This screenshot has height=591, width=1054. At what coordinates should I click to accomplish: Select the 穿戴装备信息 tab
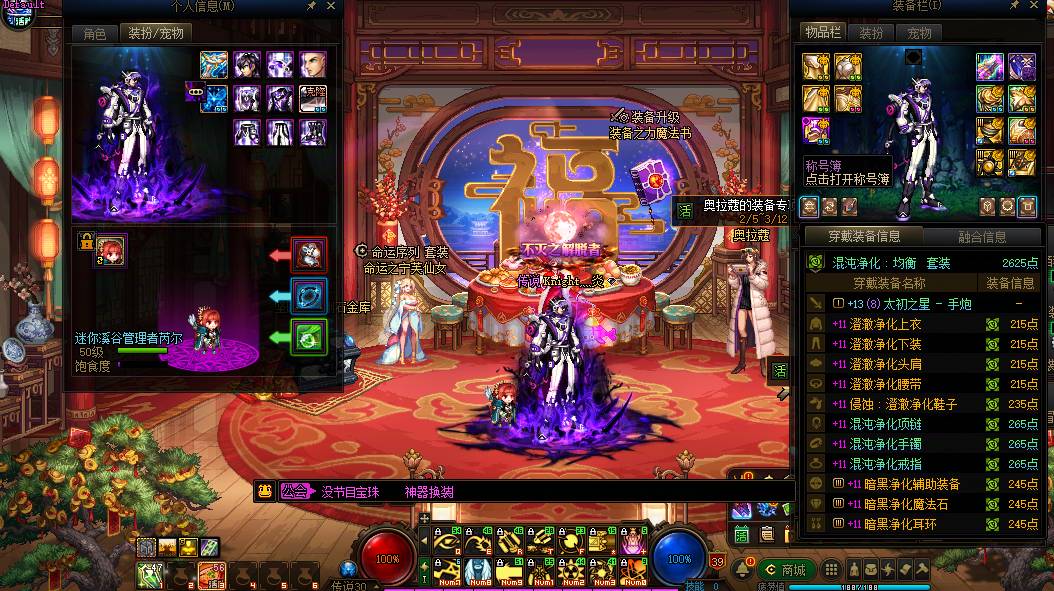click(x=863, y=237)
